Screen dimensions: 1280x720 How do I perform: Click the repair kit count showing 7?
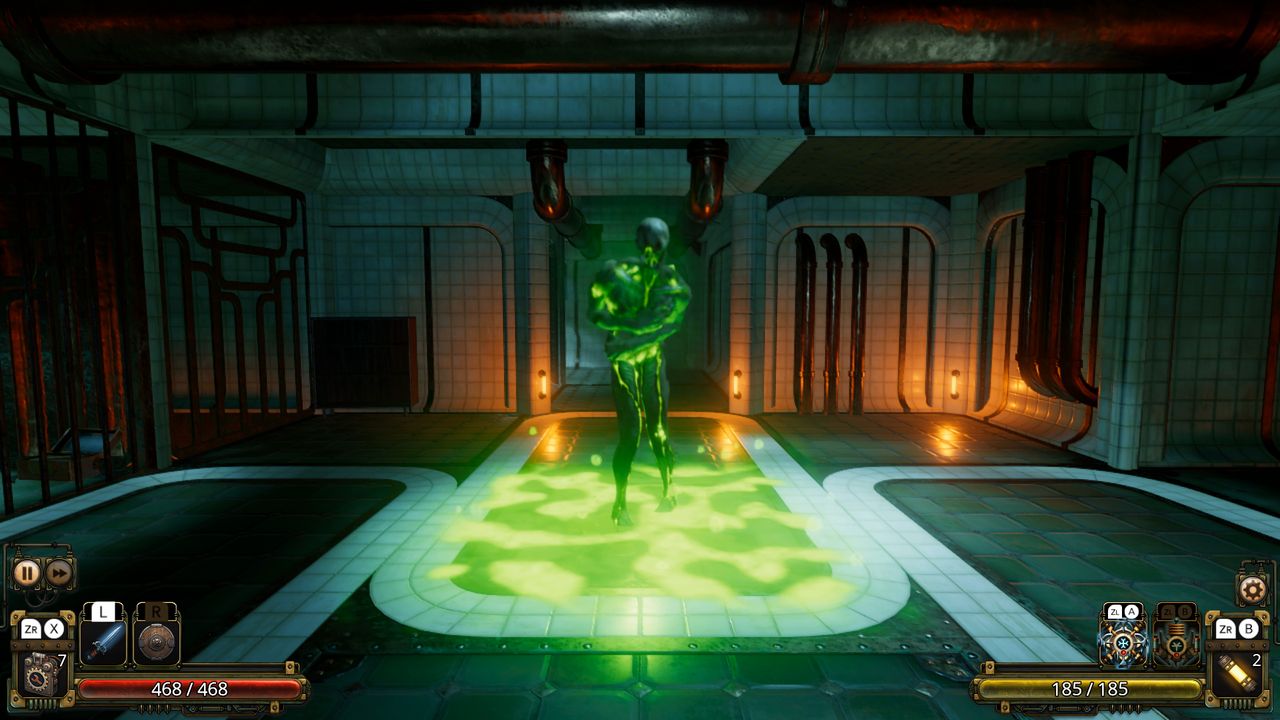coord(60,658)
